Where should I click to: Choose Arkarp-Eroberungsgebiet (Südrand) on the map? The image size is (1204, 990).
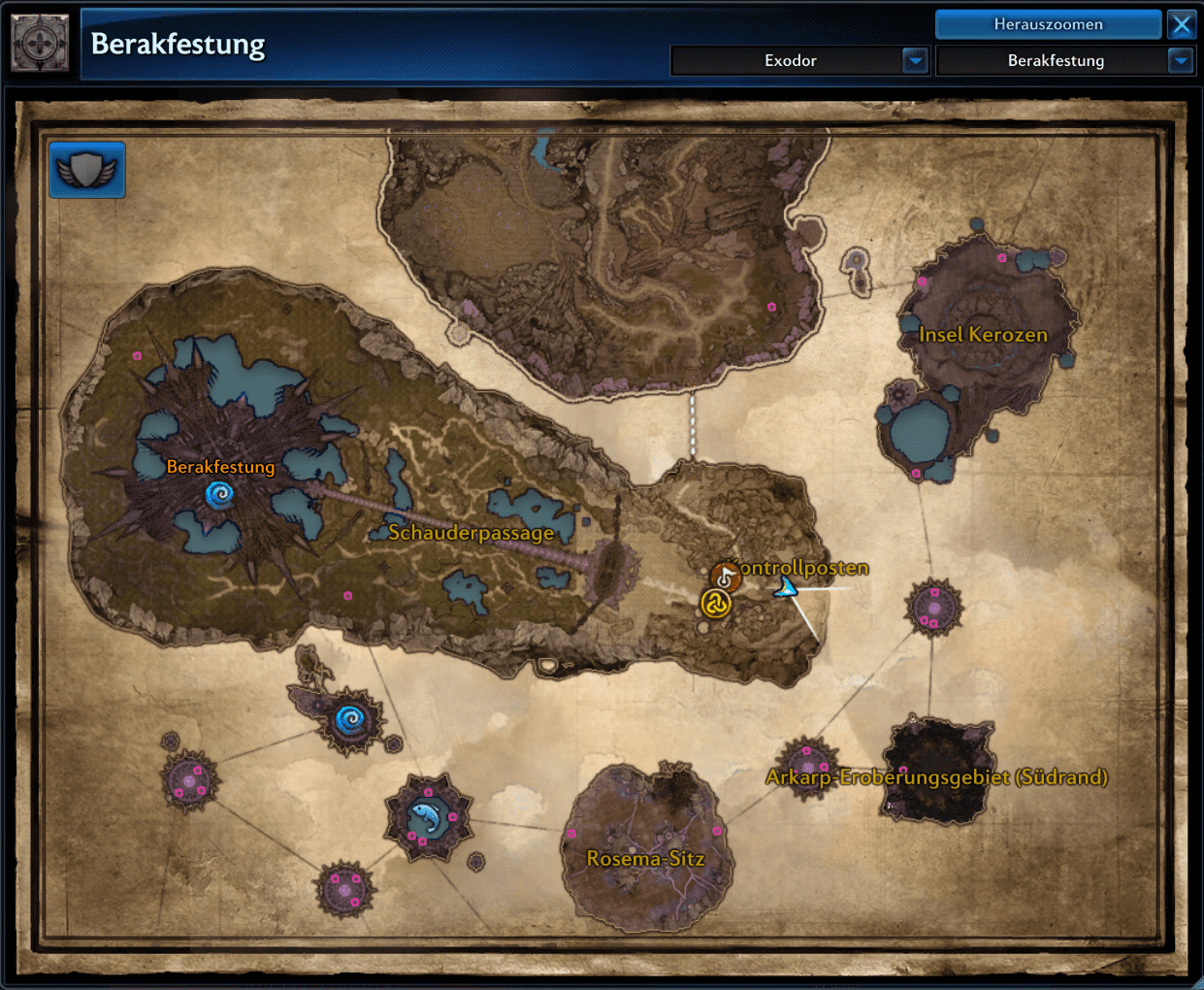pyautogui.click(x=936, y=777)
